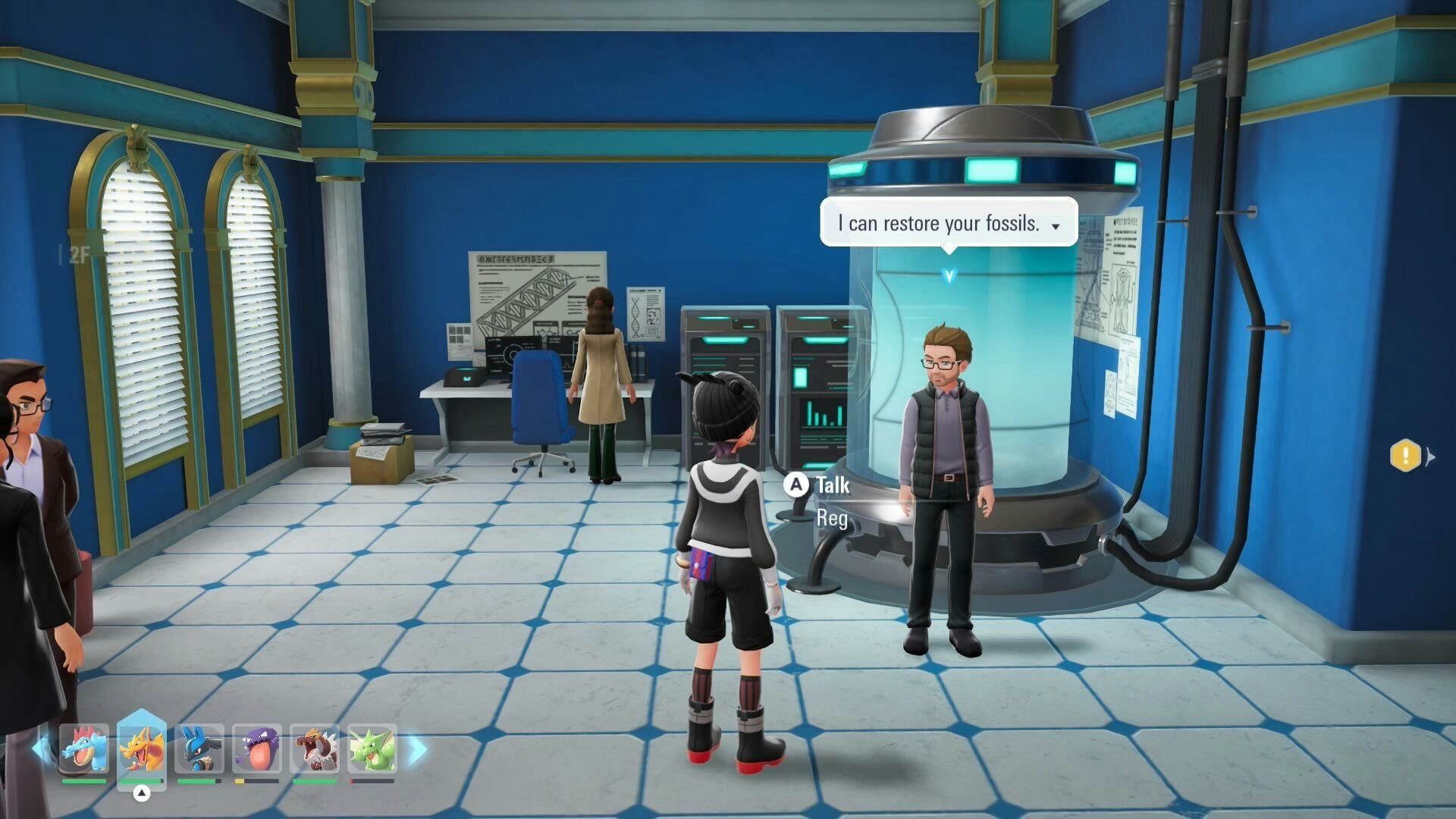Click the right arrow beside the party bar
This screenshot has width=1456, height=819.
(x=417, y=749)
